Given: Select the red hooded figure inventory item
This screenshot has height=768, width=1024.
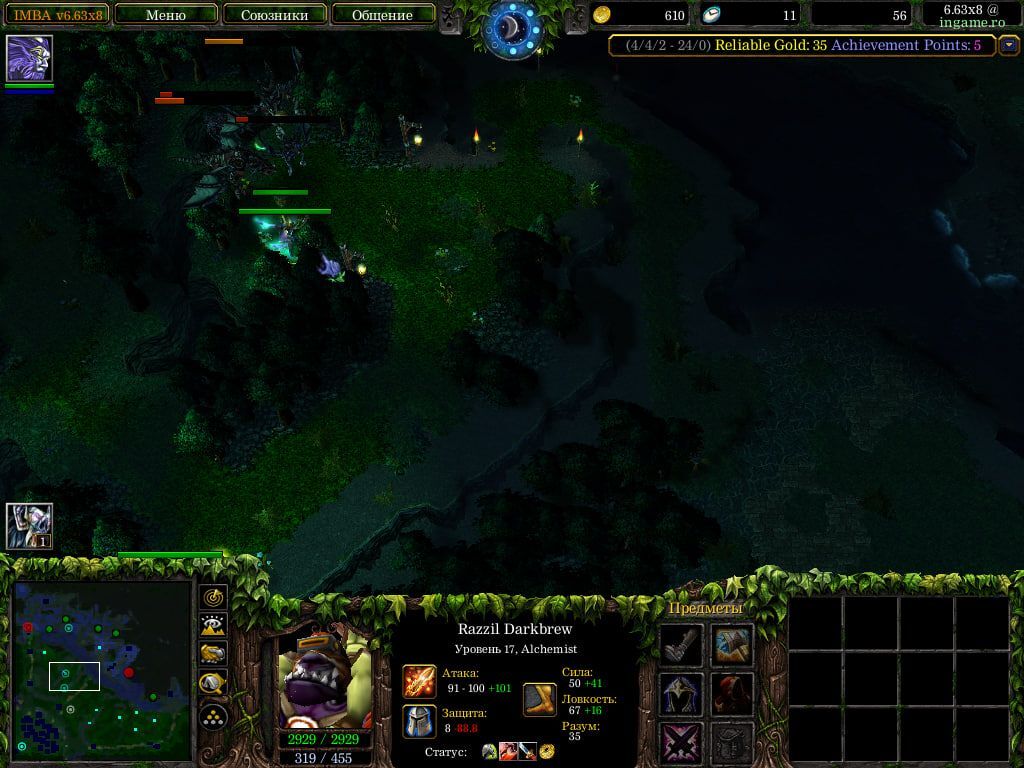Looking at the screenshot, I should pyautogui.click(x=732, y=694).
